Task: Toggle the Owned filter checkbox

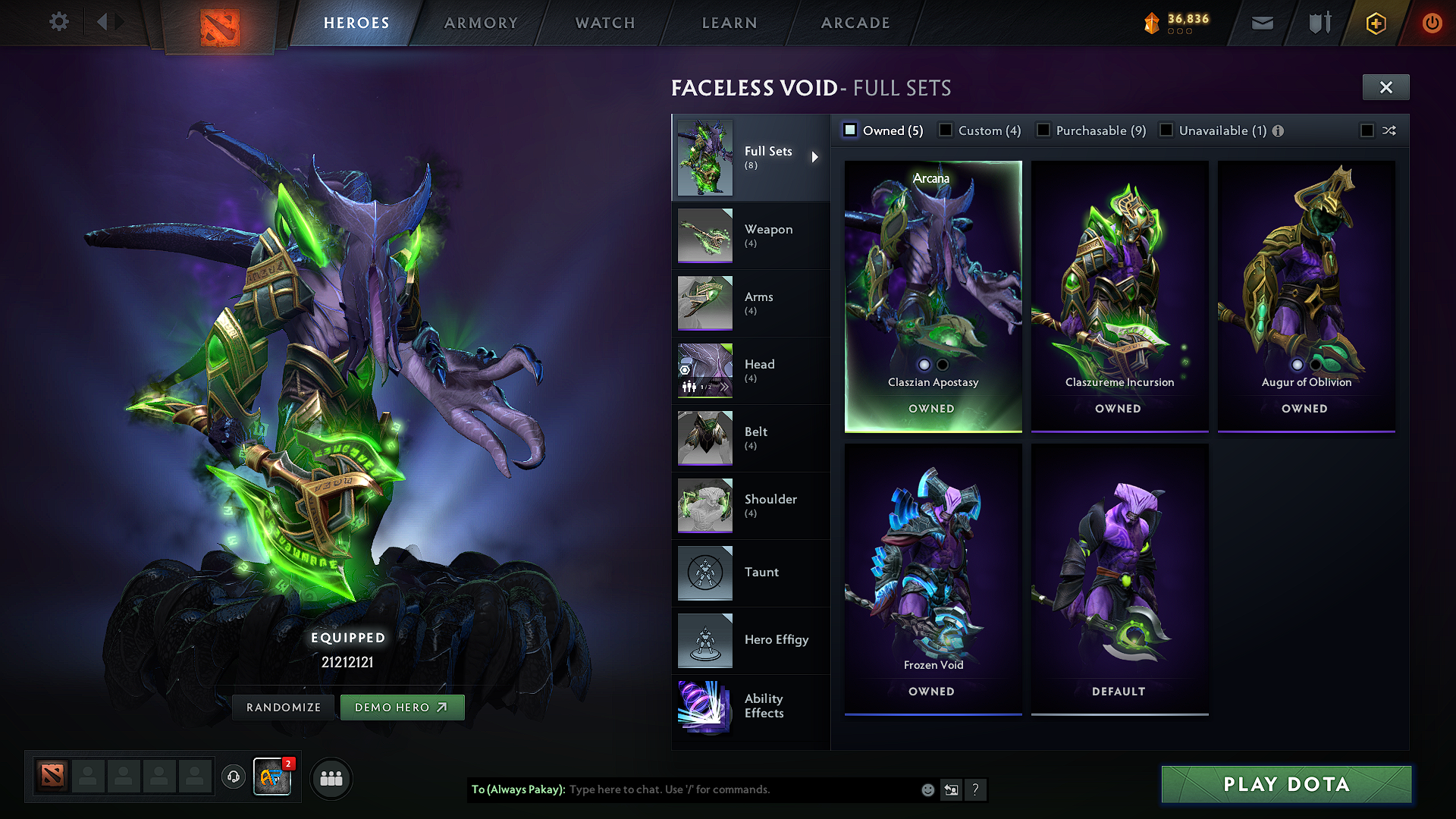Action: click(851, 130)
